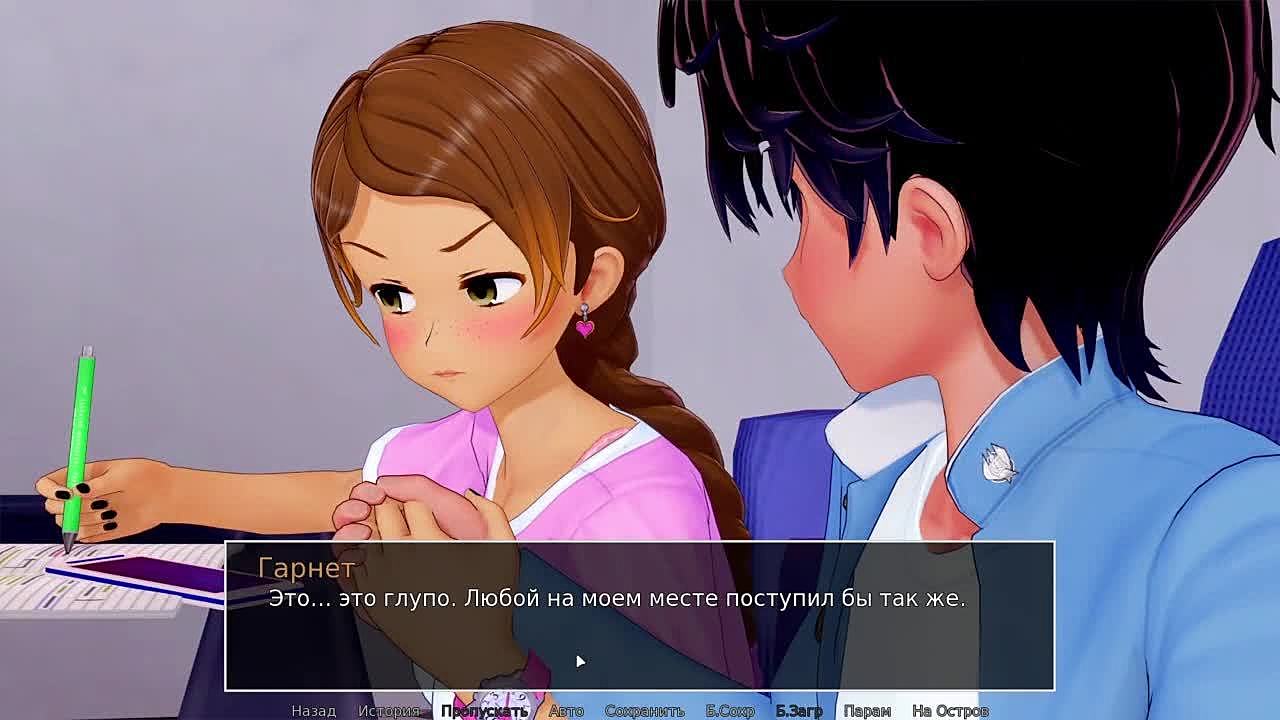
Task: Quick save with Б.Сохр
Action: tap(730, 711)
